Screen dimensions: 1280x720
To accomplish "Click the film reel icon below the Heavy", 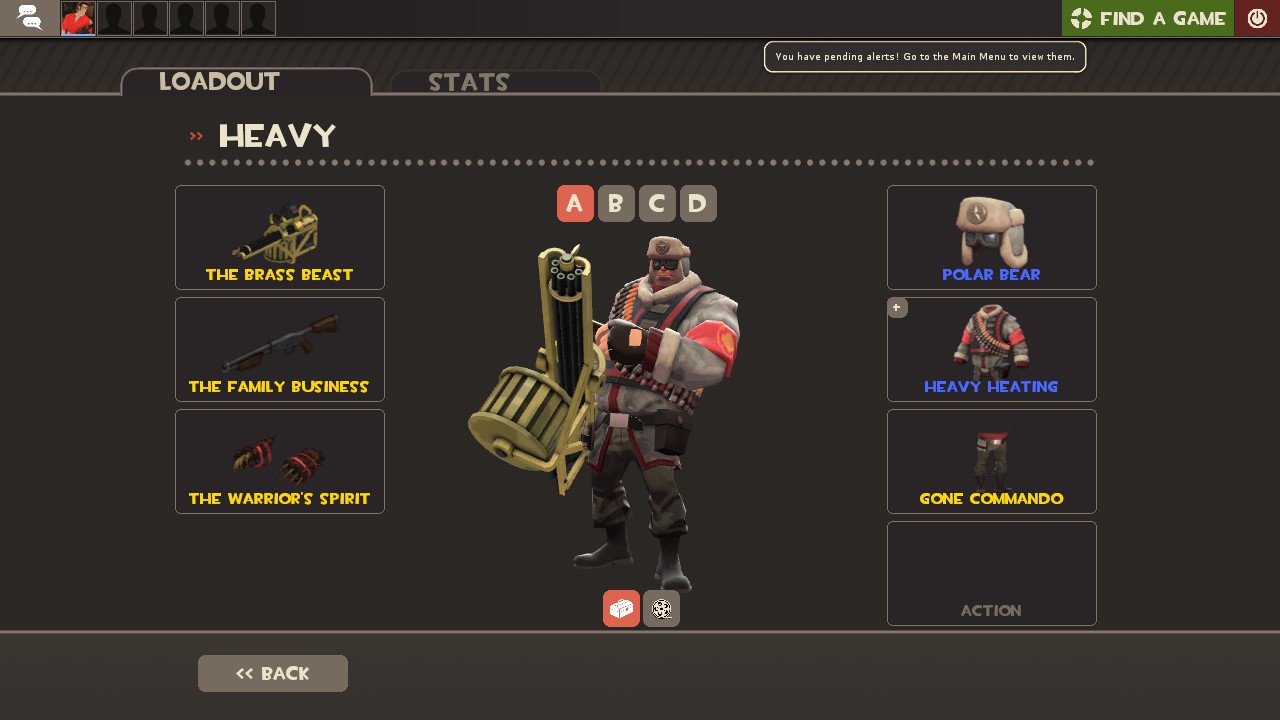I will (661, 608).
